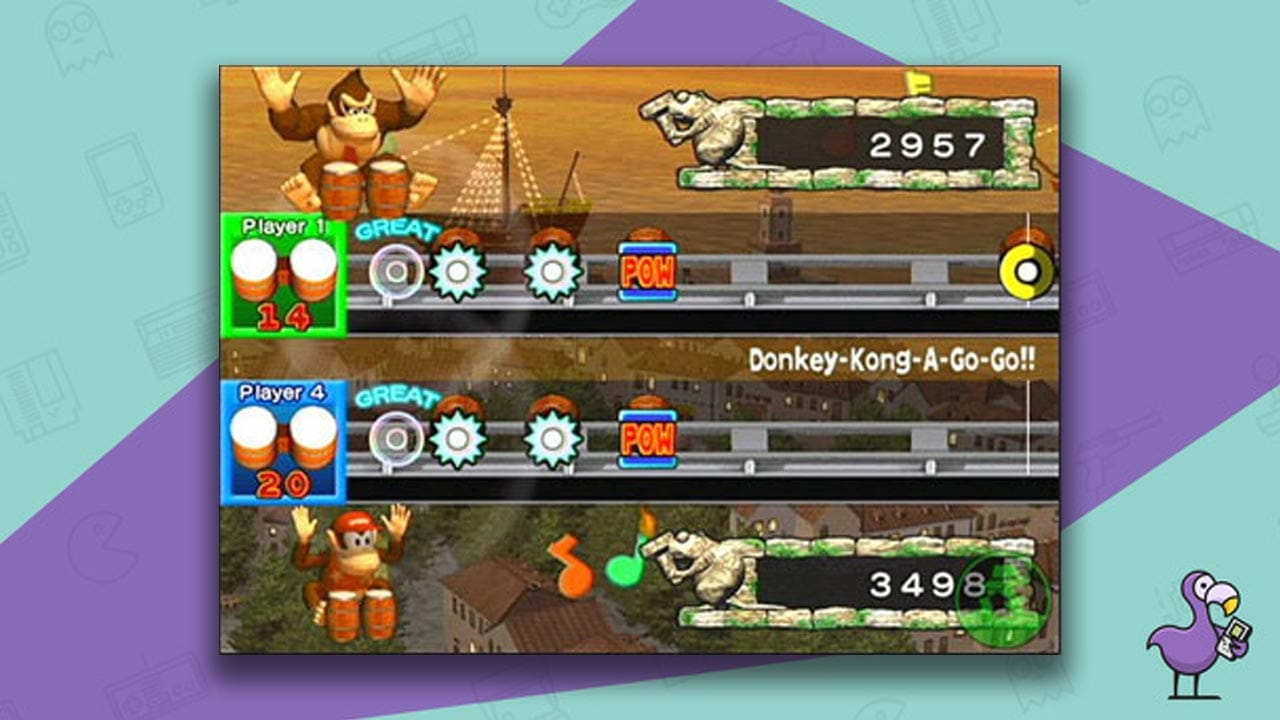Expand the GREAT rating bubble on Player 4's lane
Screen dimensions: 1280x720
[x=399, y=398]
